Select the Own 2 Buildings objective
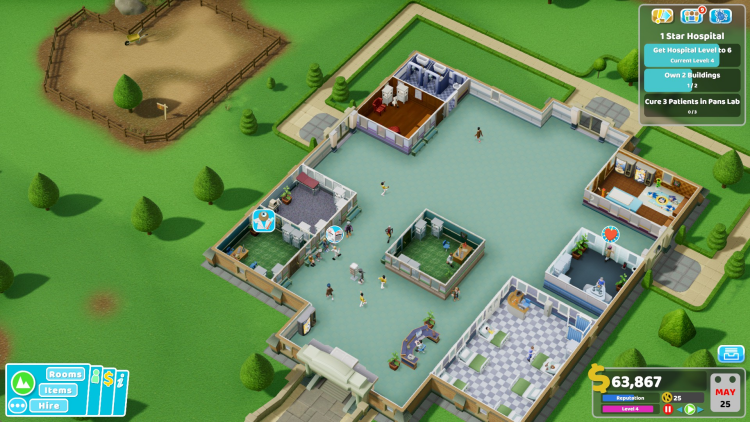This screenshot has width=750, height=422. click(692, 80)
